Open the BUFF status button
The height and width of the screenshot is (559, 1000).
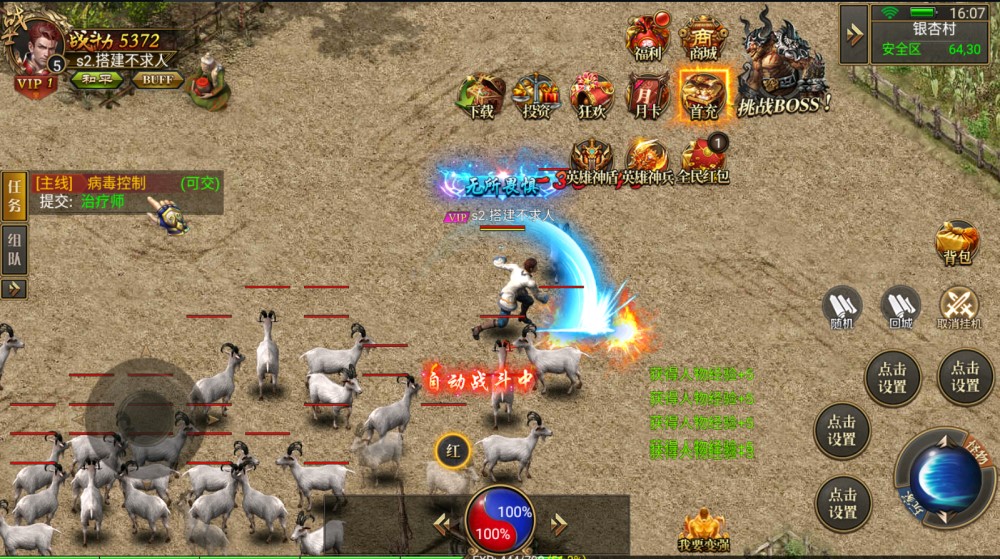(157, 79)
